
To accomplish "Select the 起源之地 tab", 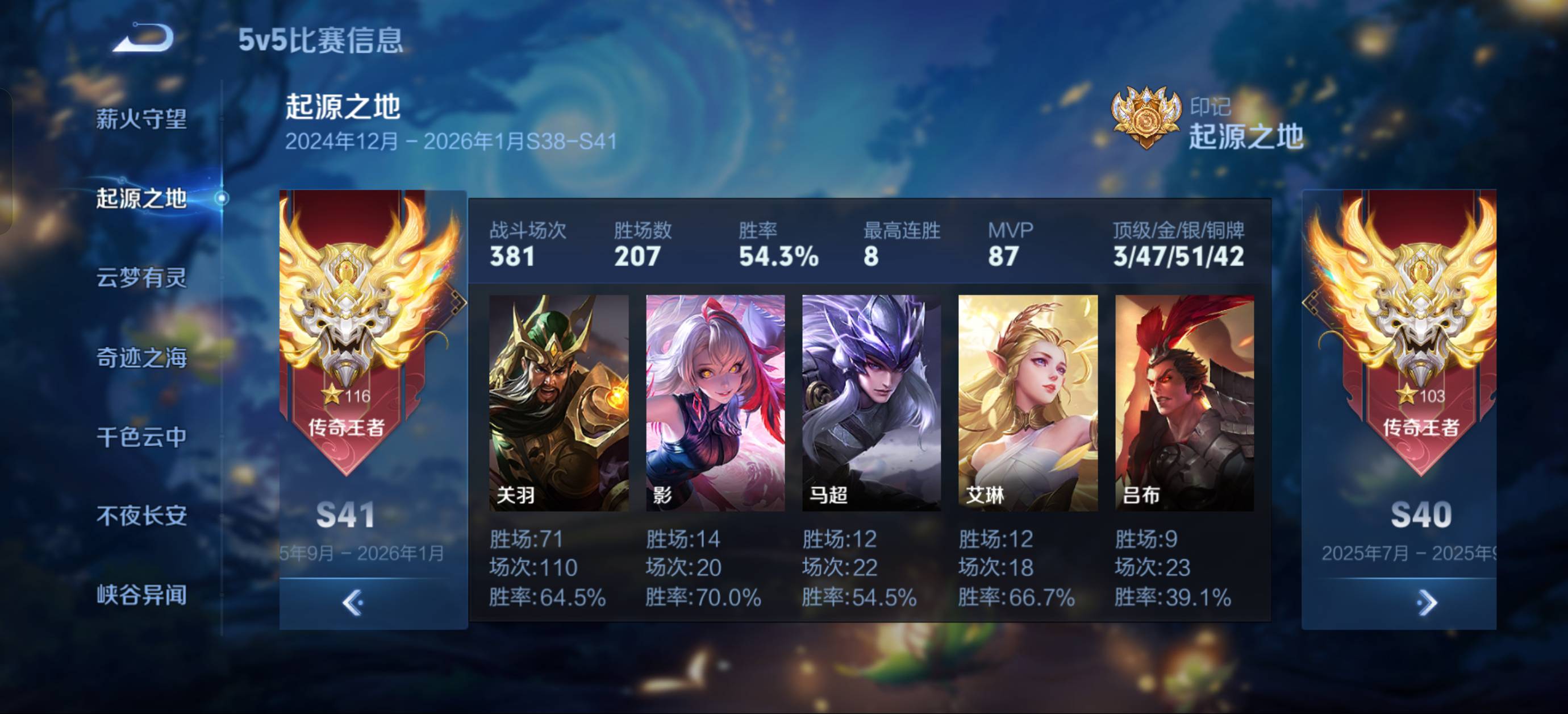I will pyautogui.click(x=141, y=198).
